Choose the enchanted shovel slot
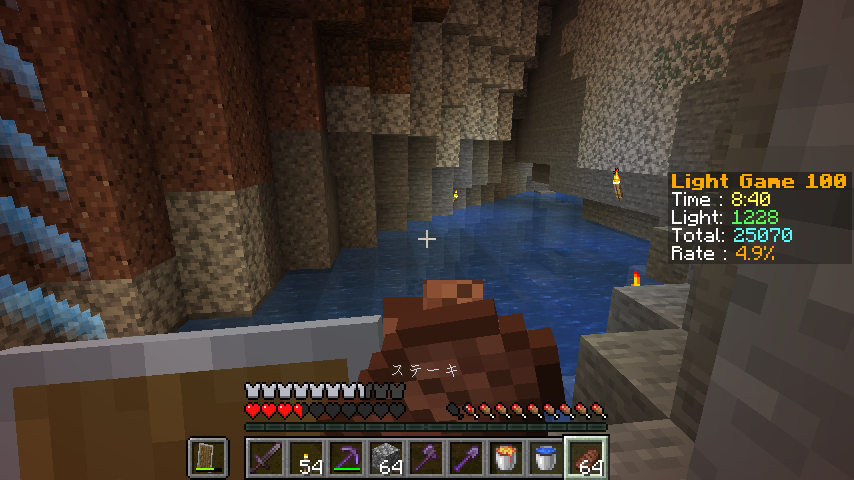This screenshot has width=854, height=480. (x=465, y=458)
